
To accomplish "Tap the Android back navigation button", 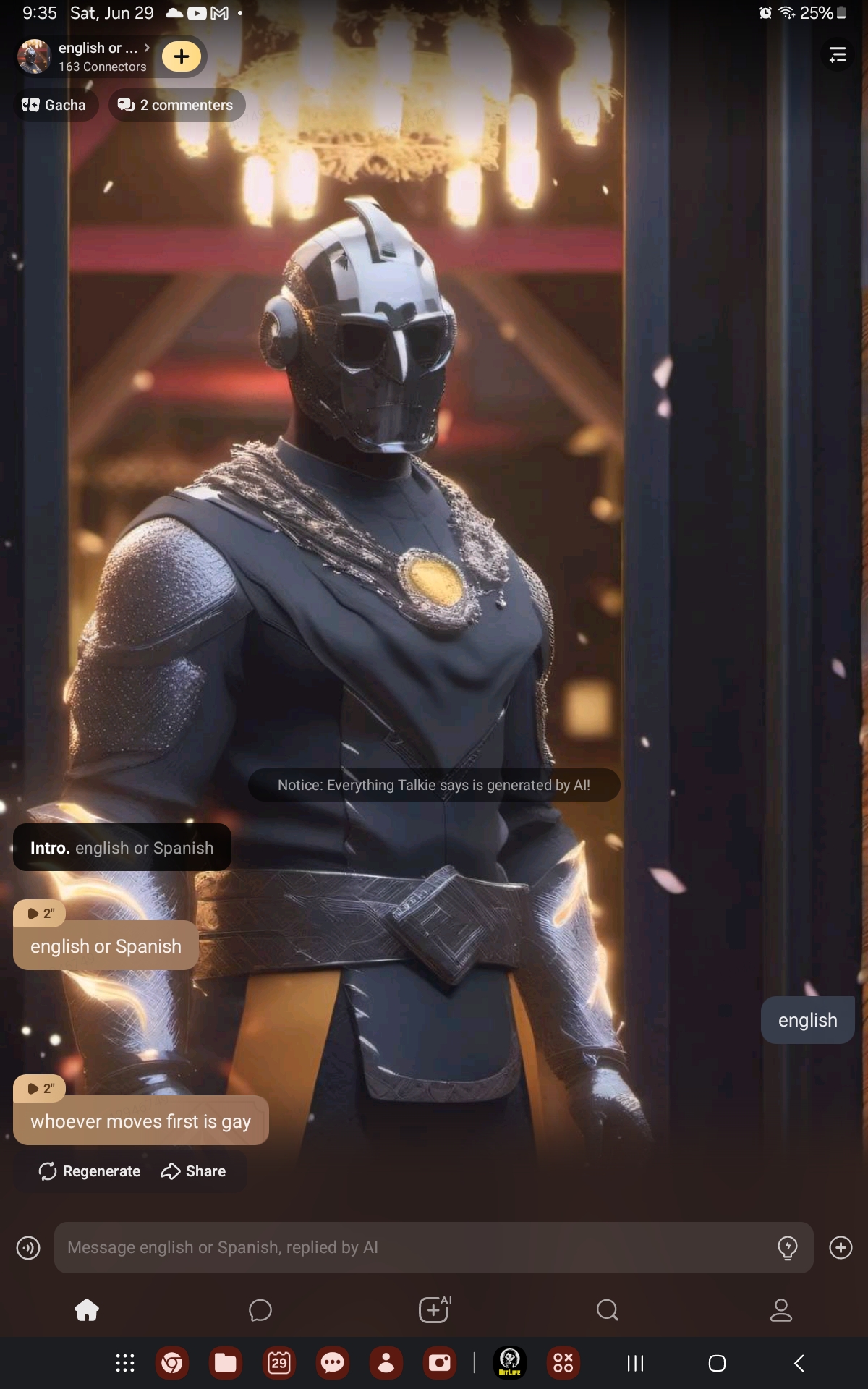I will pyautogui.click(x=799, y=1364).
